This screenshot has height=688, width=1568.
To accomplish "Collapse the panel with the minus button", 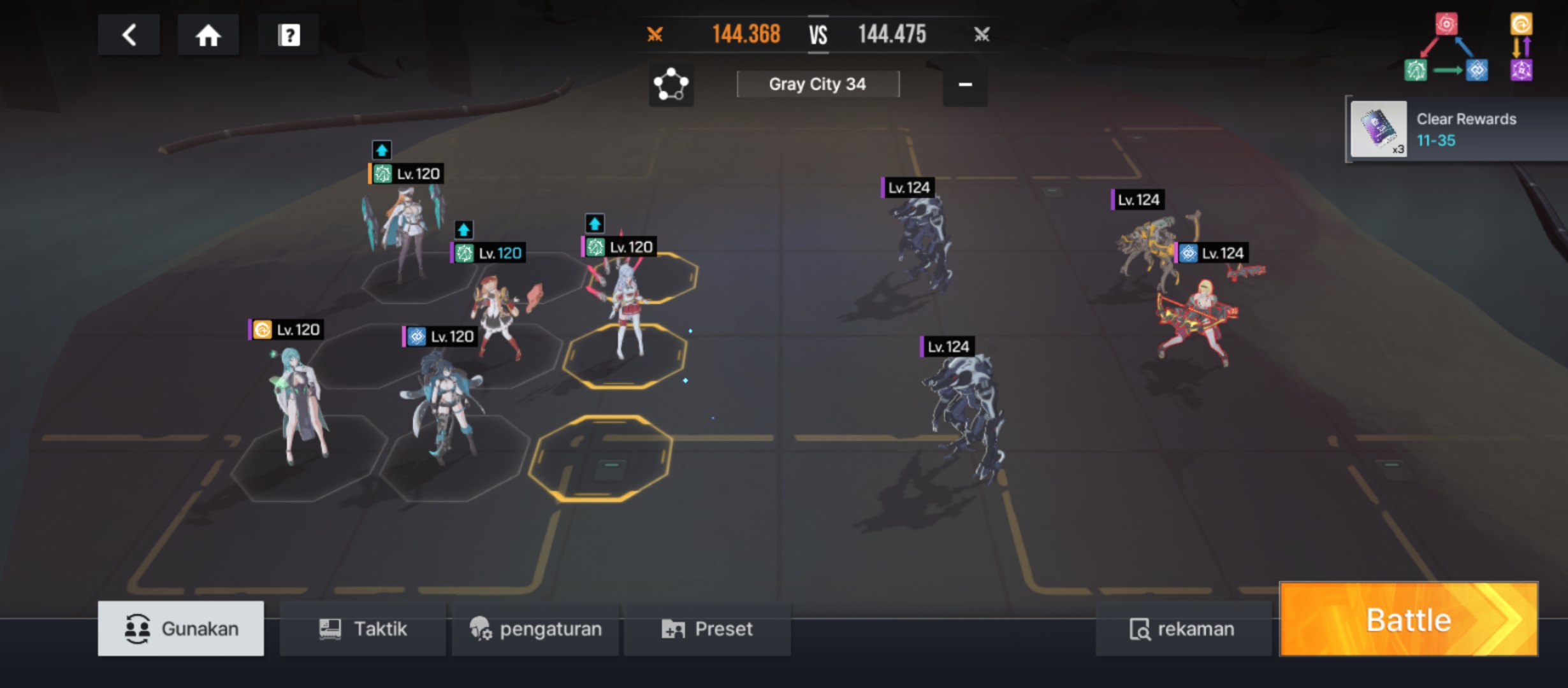I will click(x=965, y=84).
